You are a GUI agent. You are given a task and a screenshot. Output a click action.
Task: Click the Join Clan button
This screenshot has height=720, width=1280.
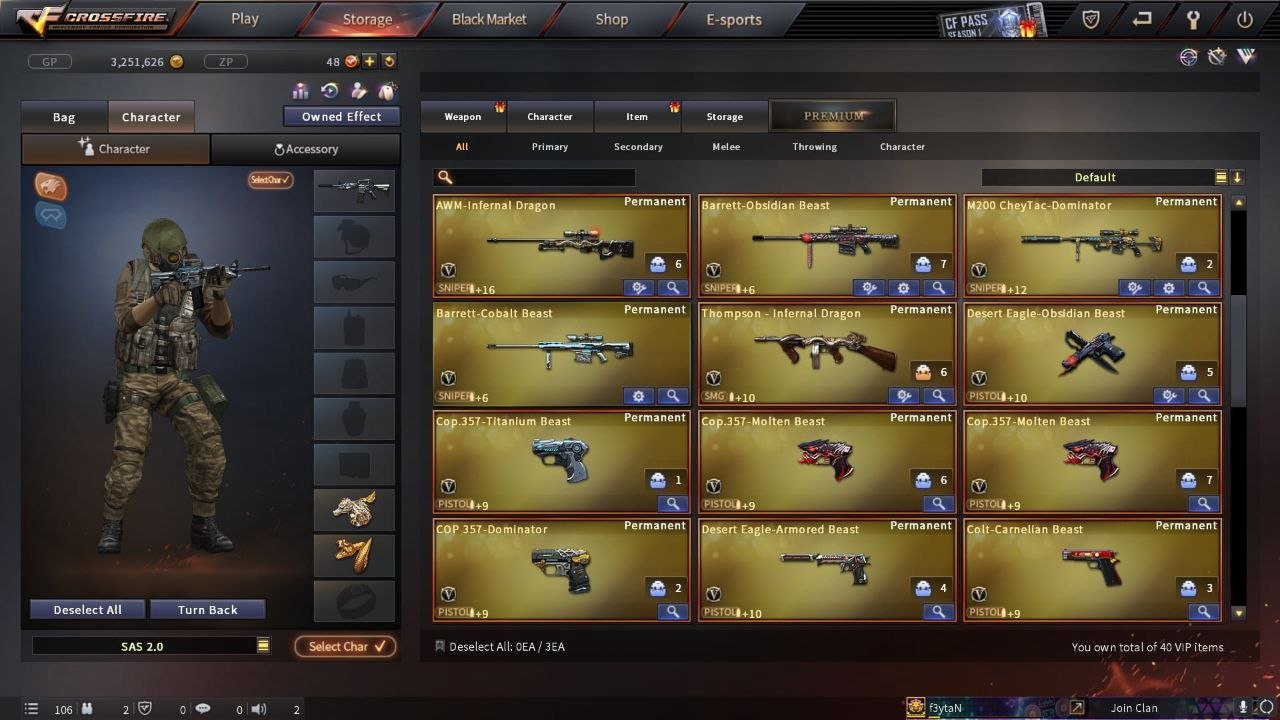1134,708
